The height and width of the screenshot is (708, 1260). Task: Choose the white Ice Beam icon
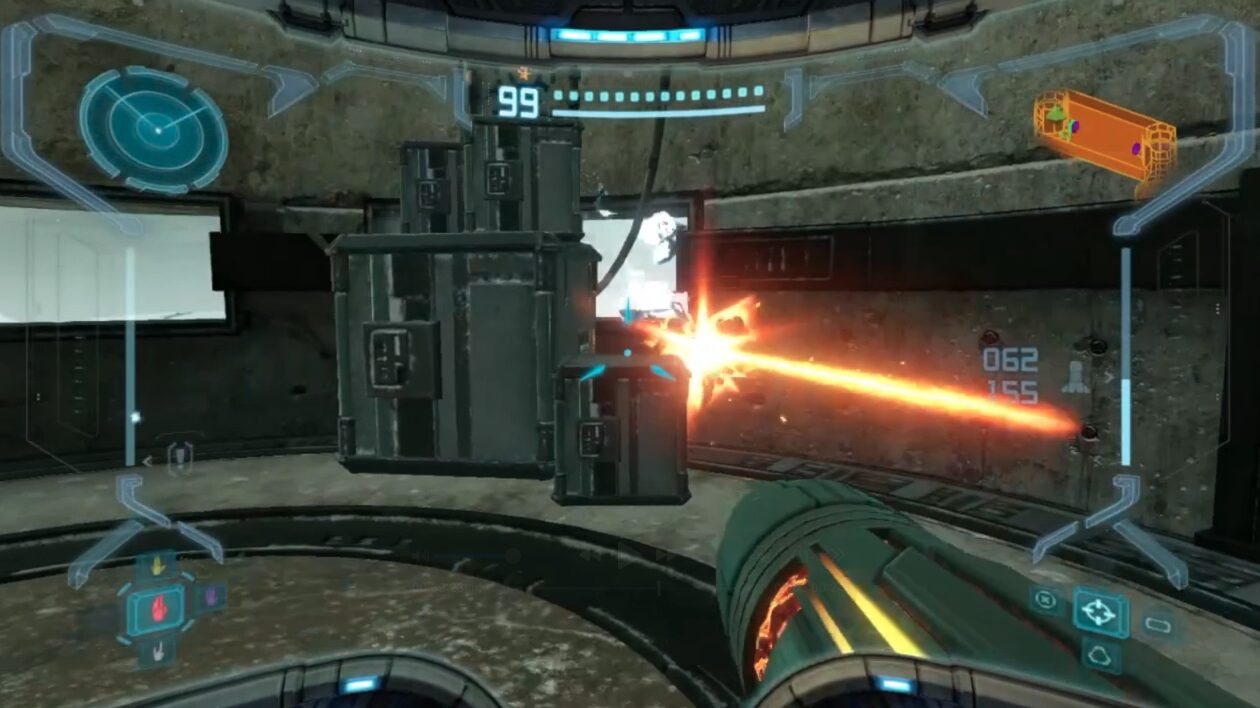click(x=157, y=651)
